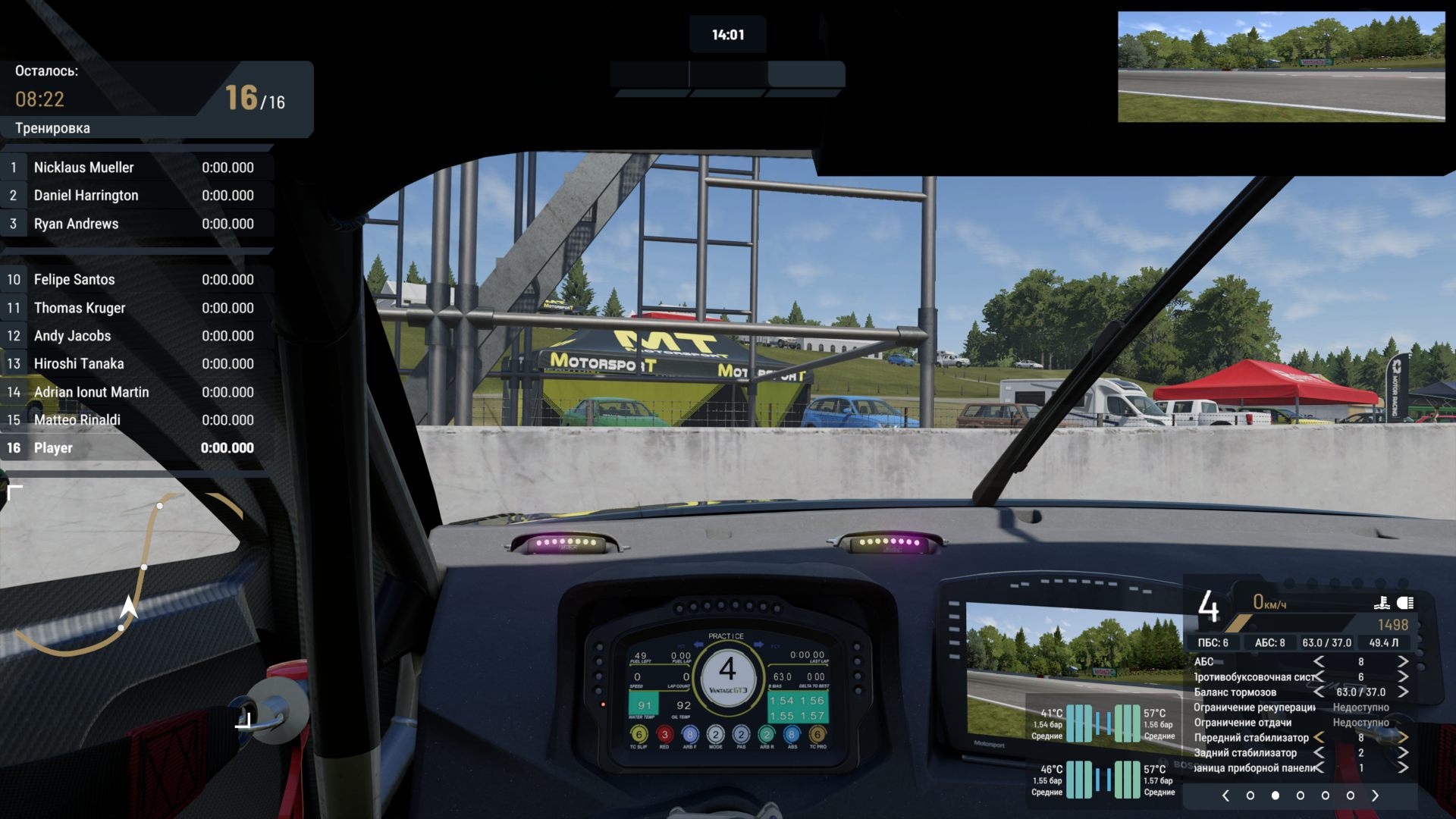This screenshot has height=819, width=1456.
Task: Increase Передний стабилизатор with highlighted right arrow
Action: tap(1403, 737)
